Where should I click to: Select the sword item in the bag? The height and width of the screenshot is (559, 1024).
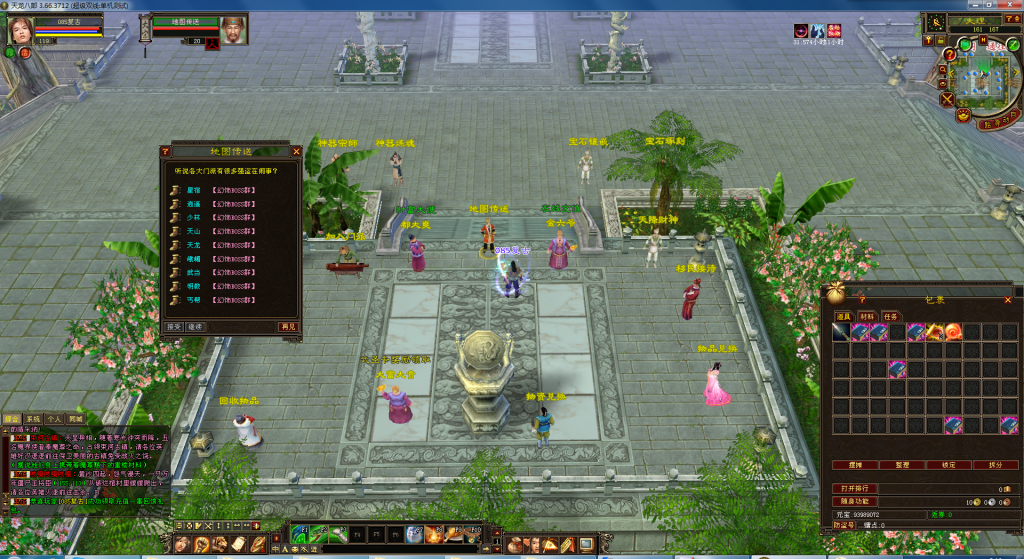click(841, 332)
